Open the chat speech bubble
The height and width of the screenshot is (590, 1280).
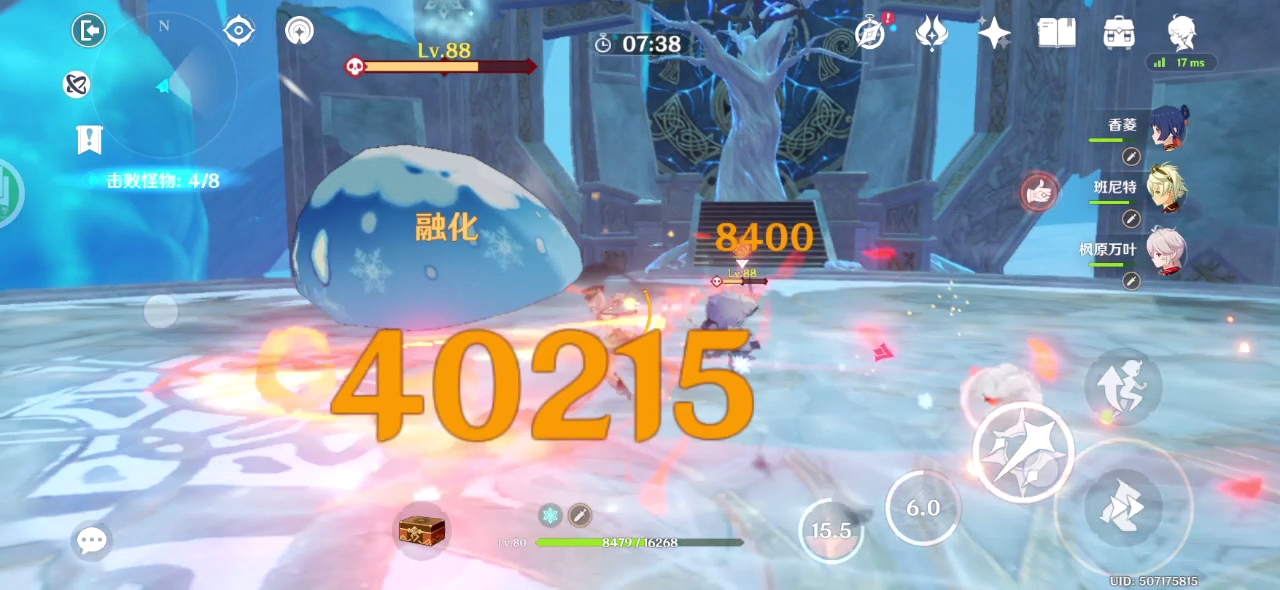click(92, 541)
